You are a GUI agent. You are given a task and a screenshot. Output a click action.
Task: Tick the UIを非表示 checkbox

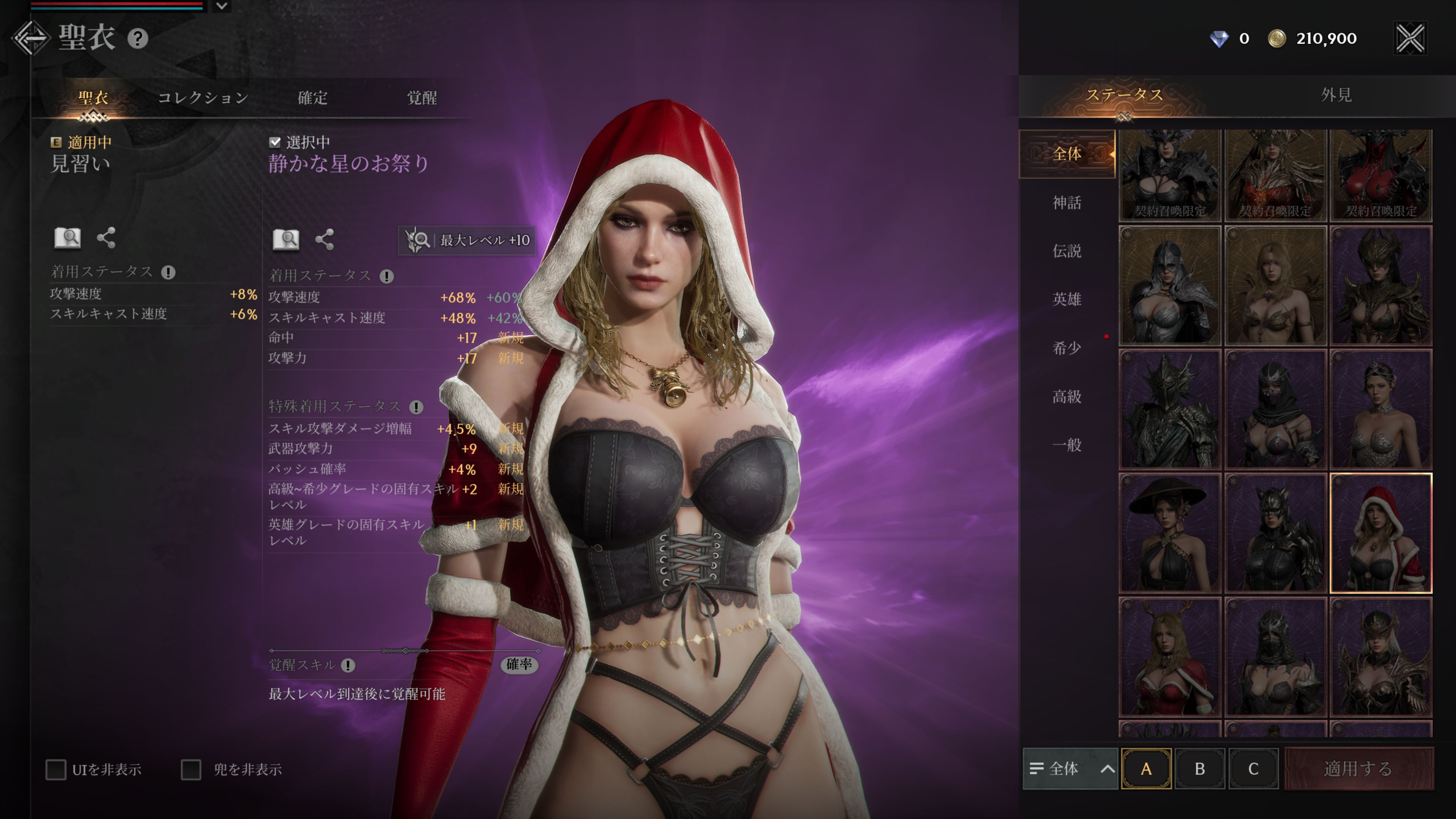(56, 769)
